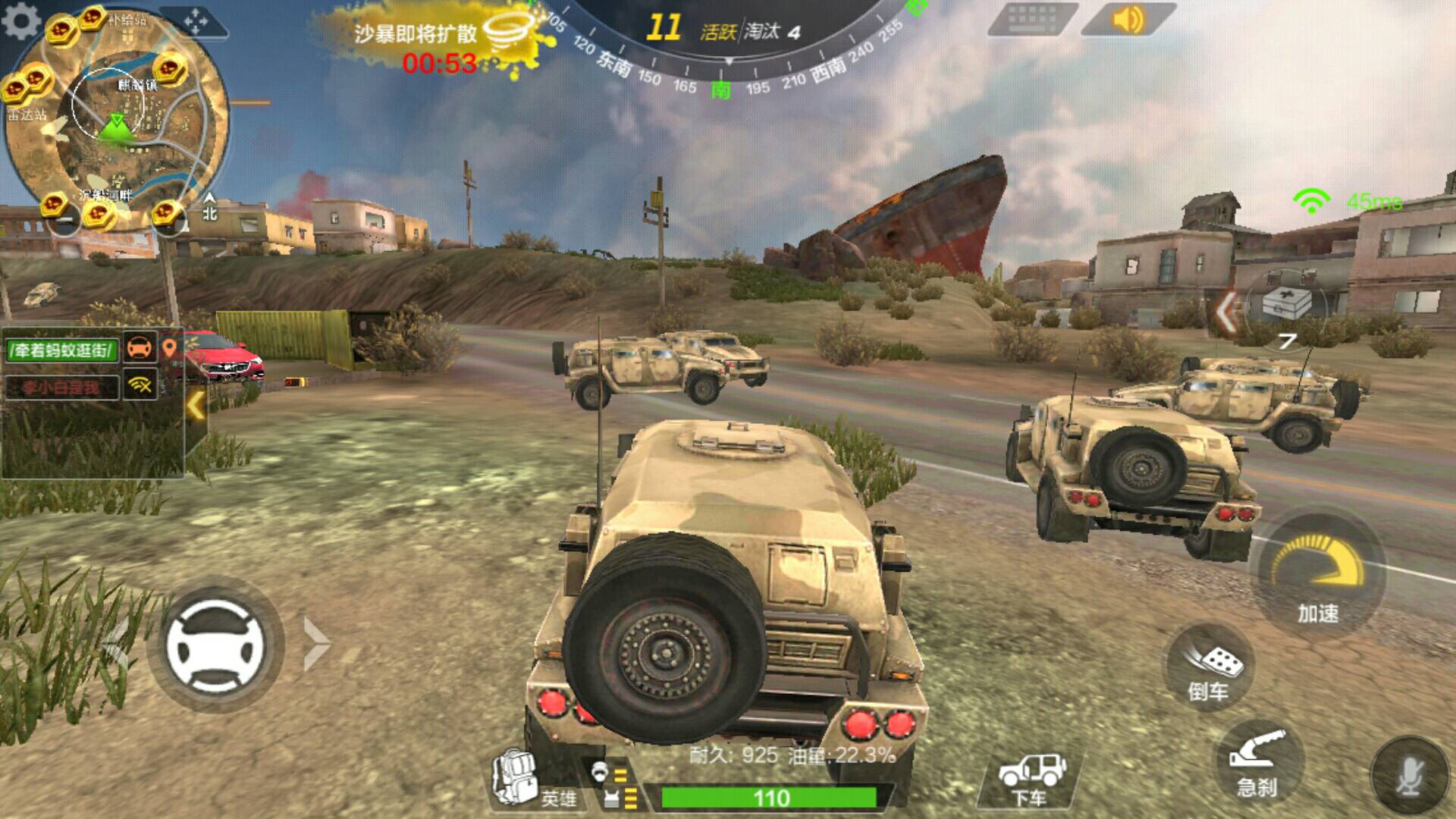Screen dimensions: 1456x819
Task: Steer left with the left arrow
Action: (x=115, y=645)
